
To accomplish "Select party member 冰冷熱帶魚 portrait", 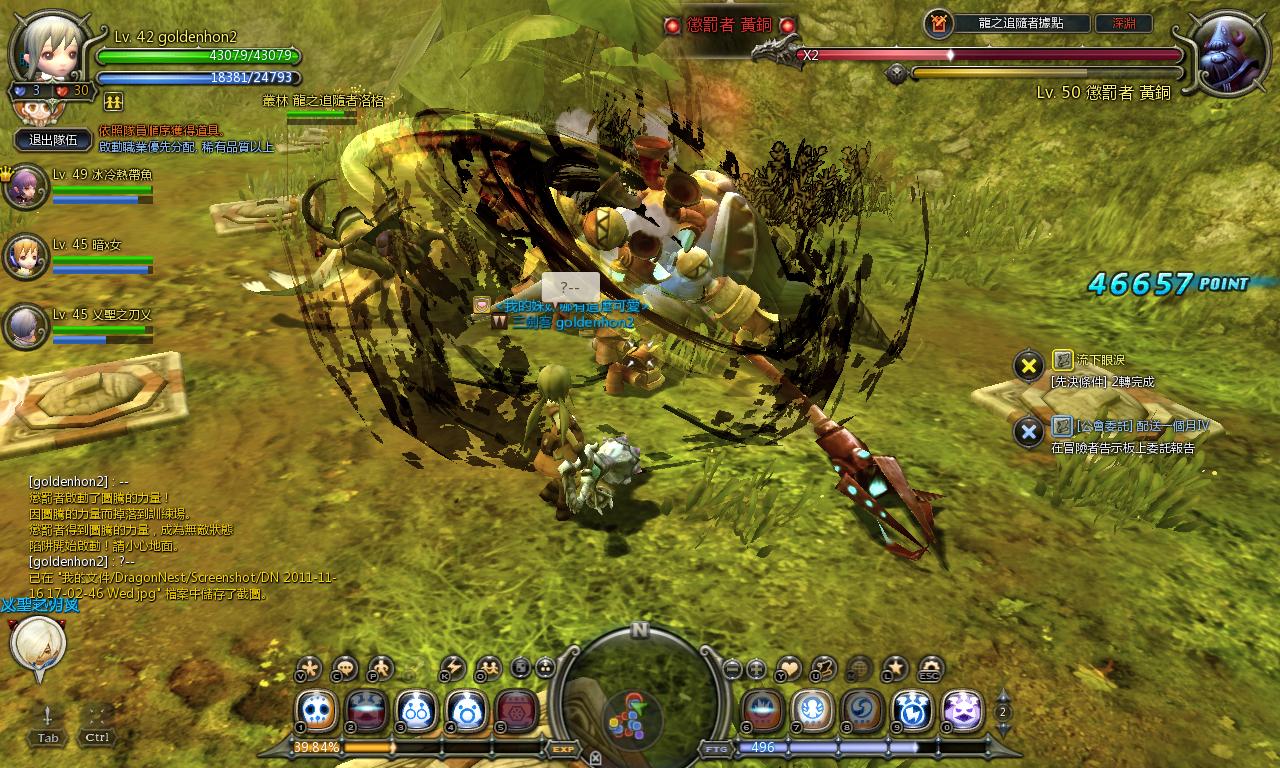I will [x=25, y=187].
